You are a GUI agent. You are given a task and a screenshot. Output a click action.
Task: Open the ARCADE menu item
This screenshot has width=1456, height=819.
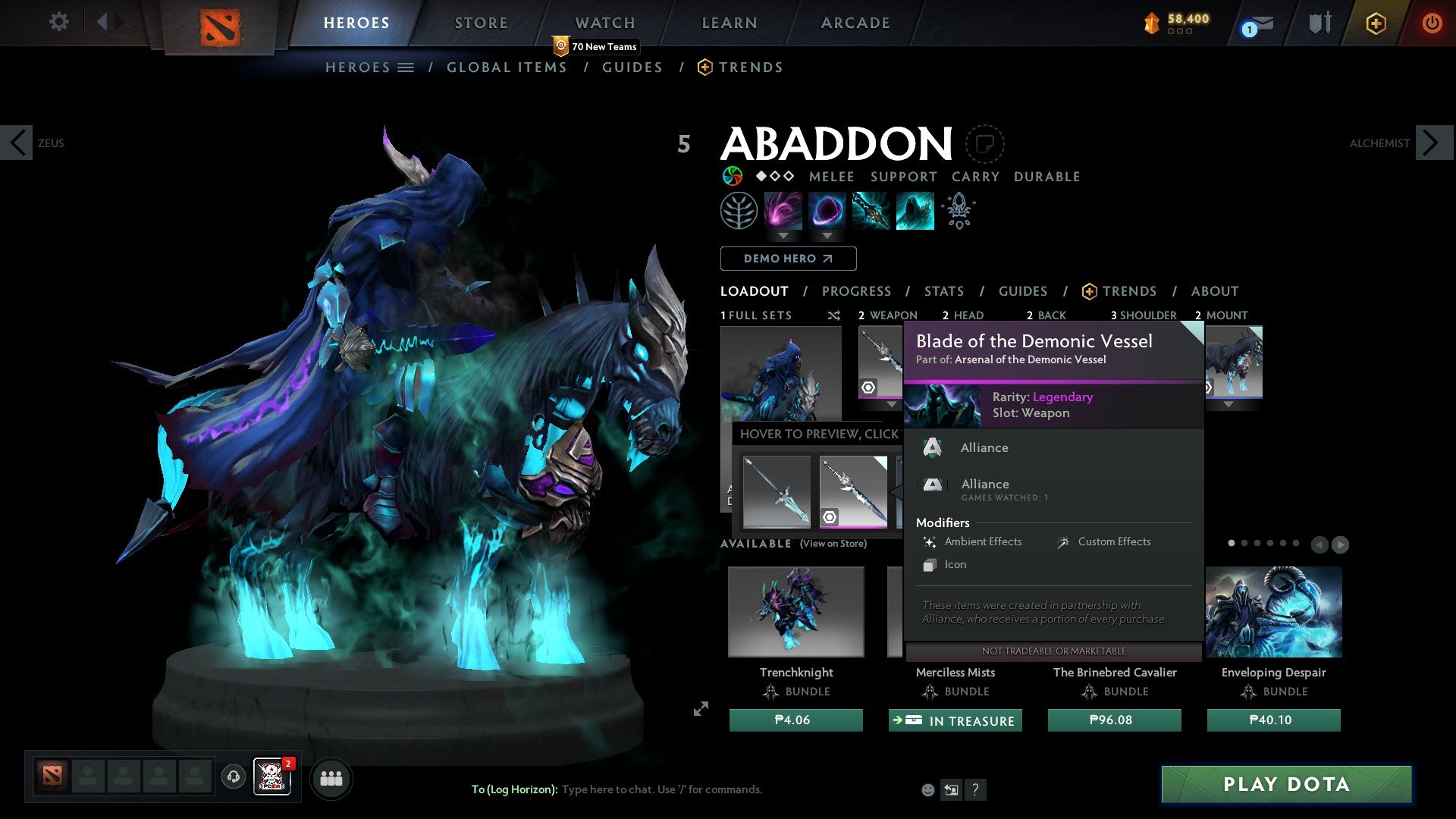[855, 23]
